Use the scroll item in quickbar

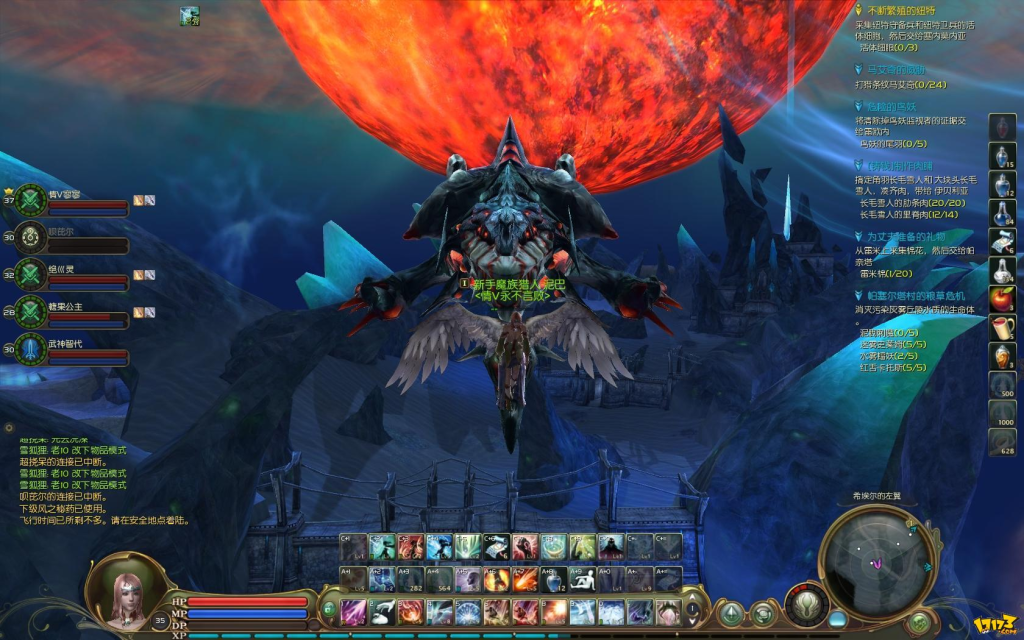(x=1002, y=240)
